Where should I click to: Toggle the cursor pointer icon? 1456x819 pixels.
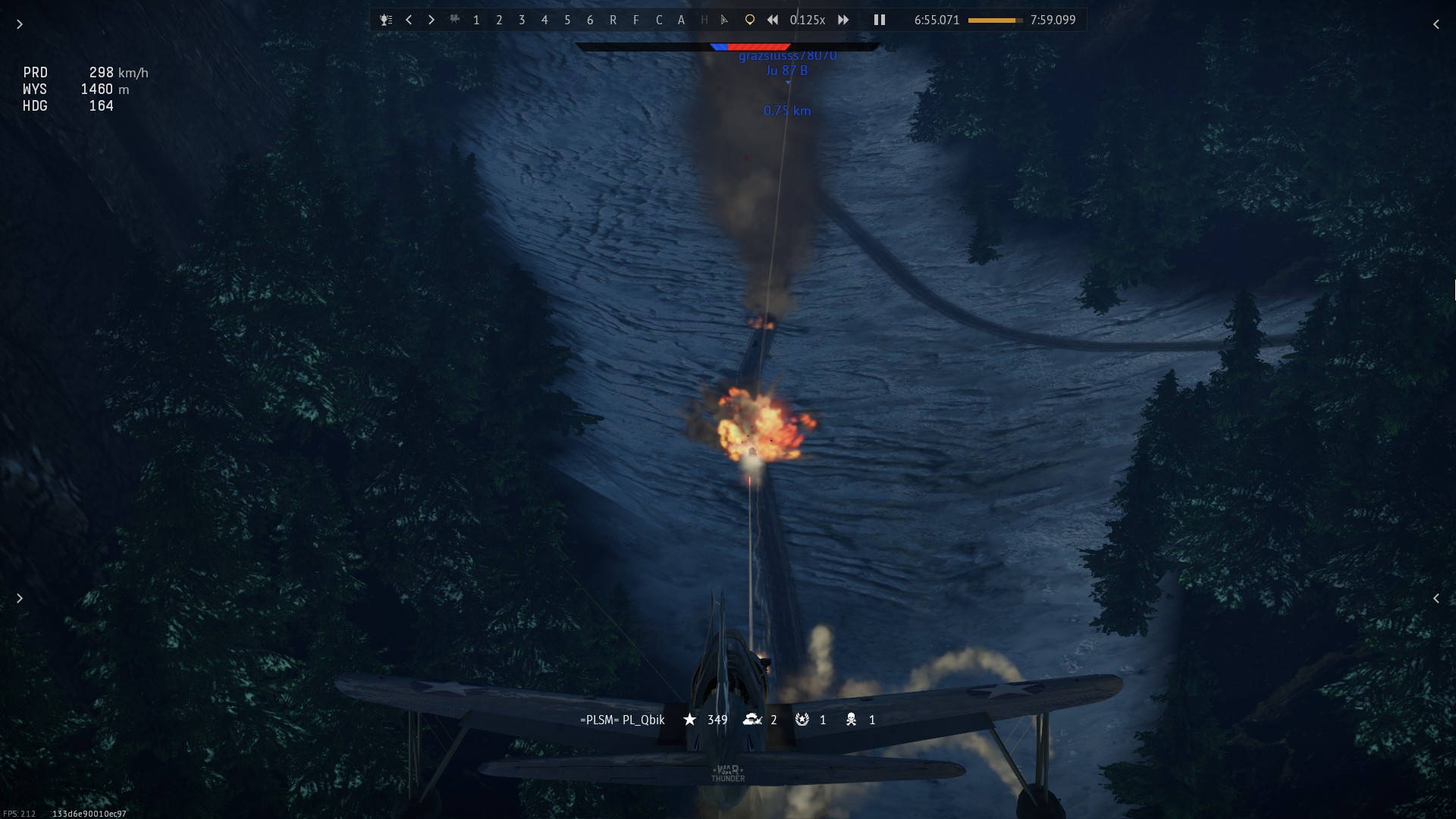pyautogui.click(x=725, y=20)
